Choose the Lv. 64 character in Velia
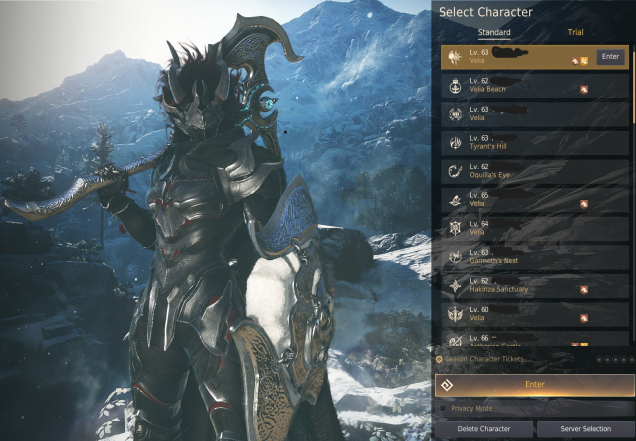This screenshot has width=636, height=441. 535,229
